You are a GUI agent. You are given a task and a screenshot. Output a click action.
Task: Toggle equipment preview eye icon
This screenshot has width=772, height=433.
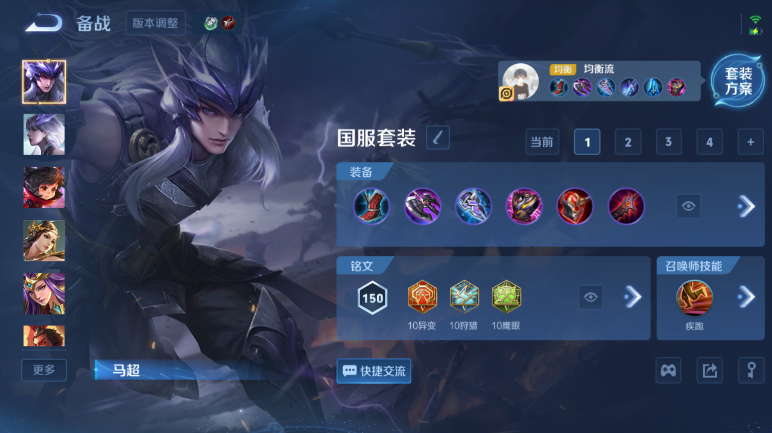click(x=688, y=206)
